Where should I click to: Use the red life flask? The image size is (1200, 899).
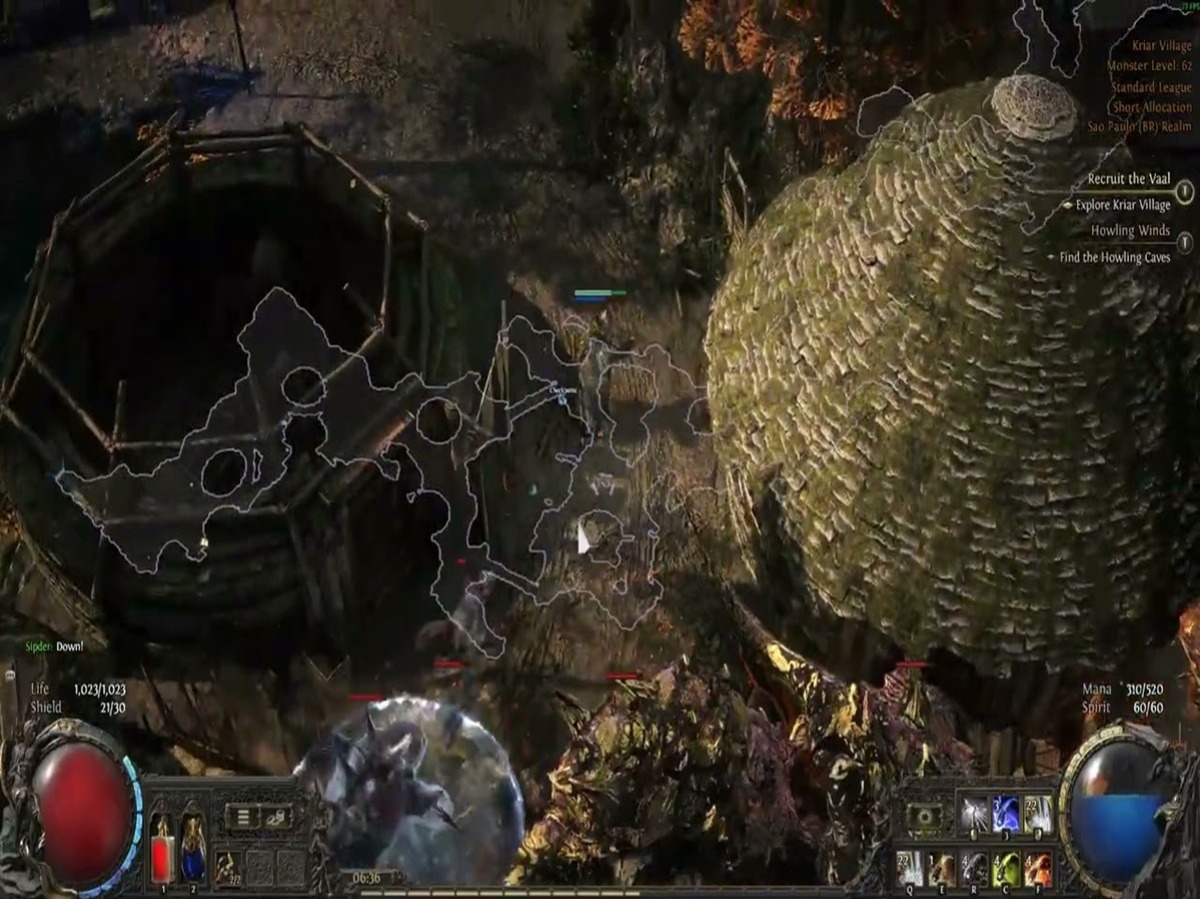pyautogui.click(x=161, y=846)
